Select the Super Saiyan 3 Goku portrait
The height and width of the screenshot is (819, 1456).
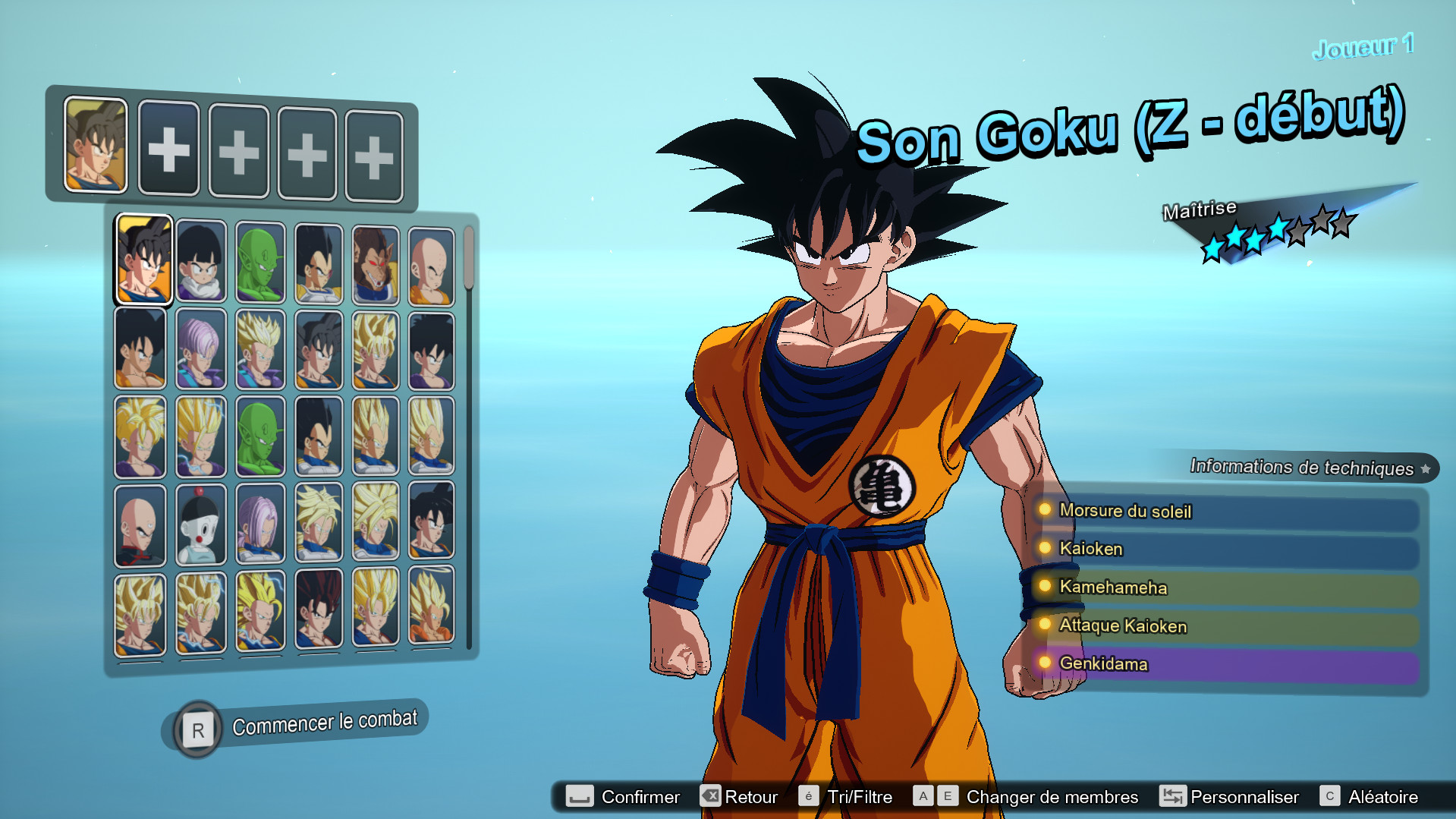(x=260, y=611)
